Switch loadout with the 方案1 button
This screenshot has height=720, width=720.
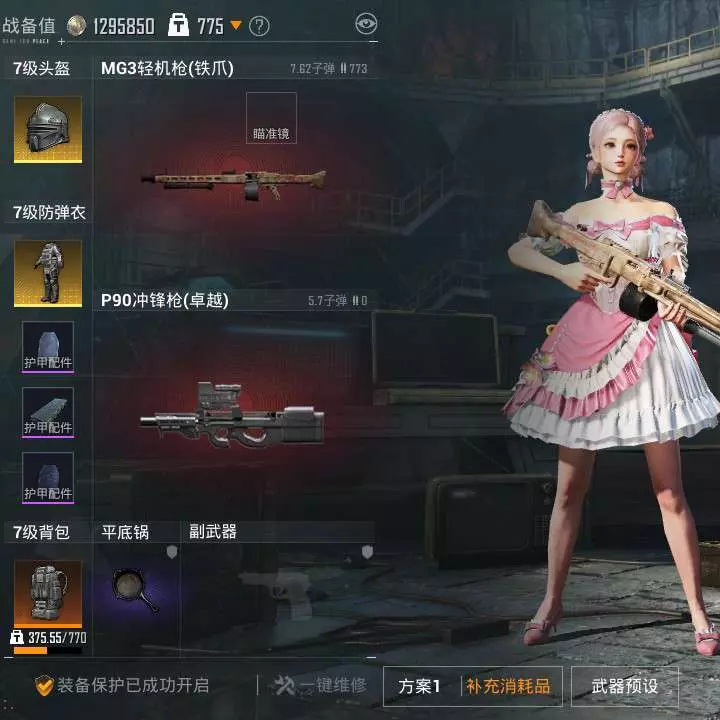(420, 687)
